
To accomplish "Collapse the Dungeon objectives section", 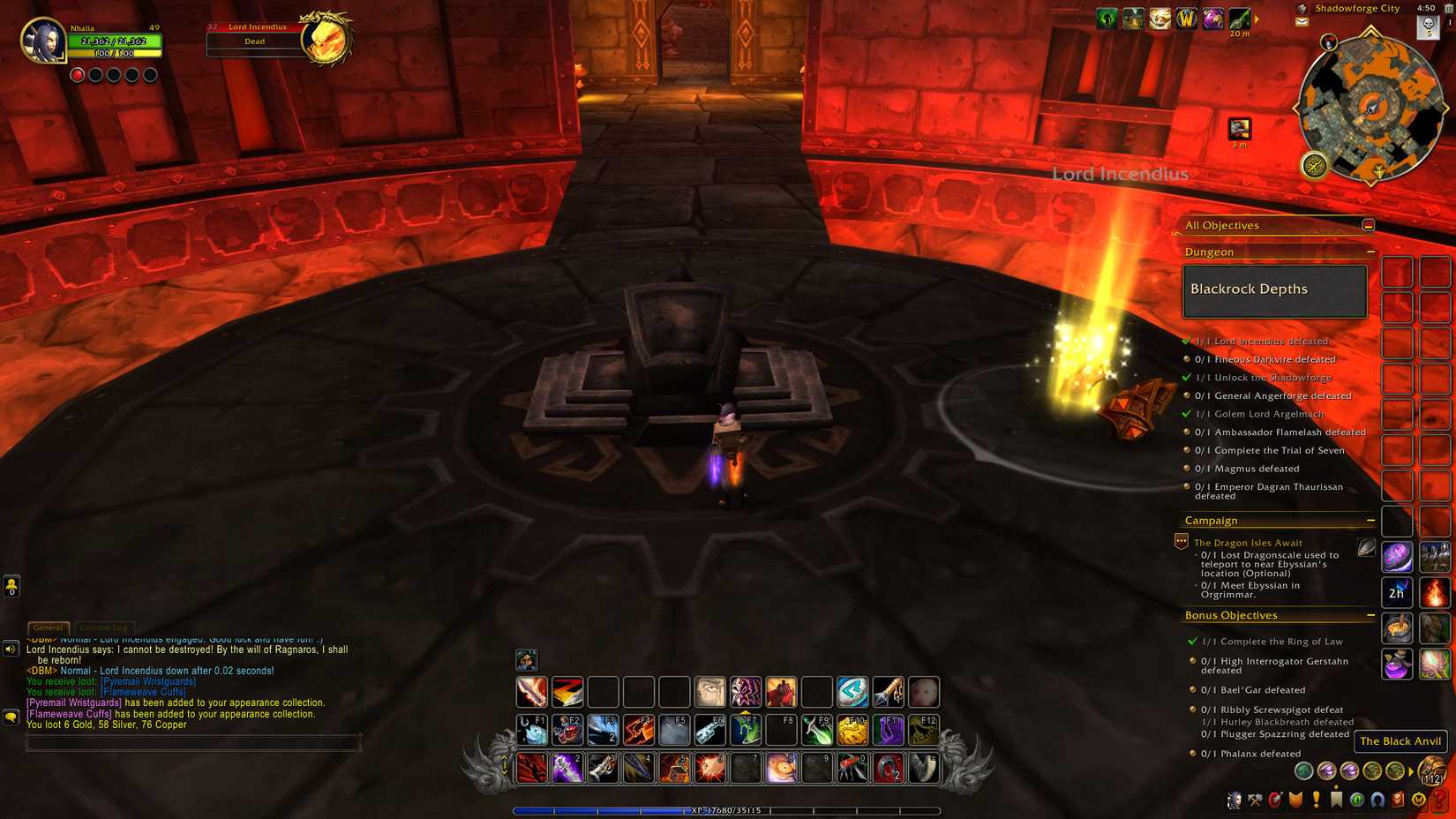I will pyautogui.click(x=1371, y=252).
